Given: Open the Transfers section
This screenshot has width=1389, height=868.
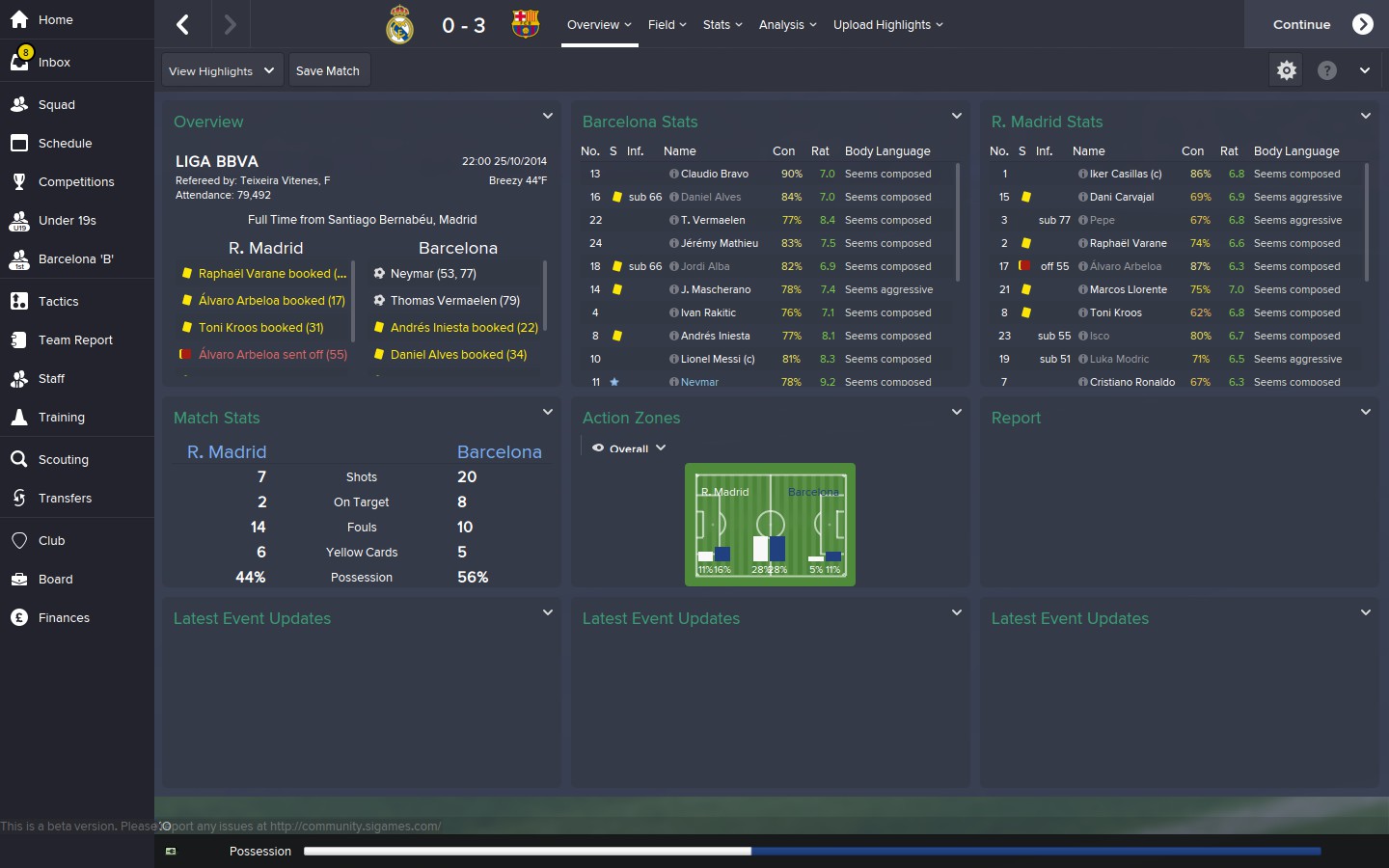Looking at the screenshot, I should (65, 498).
